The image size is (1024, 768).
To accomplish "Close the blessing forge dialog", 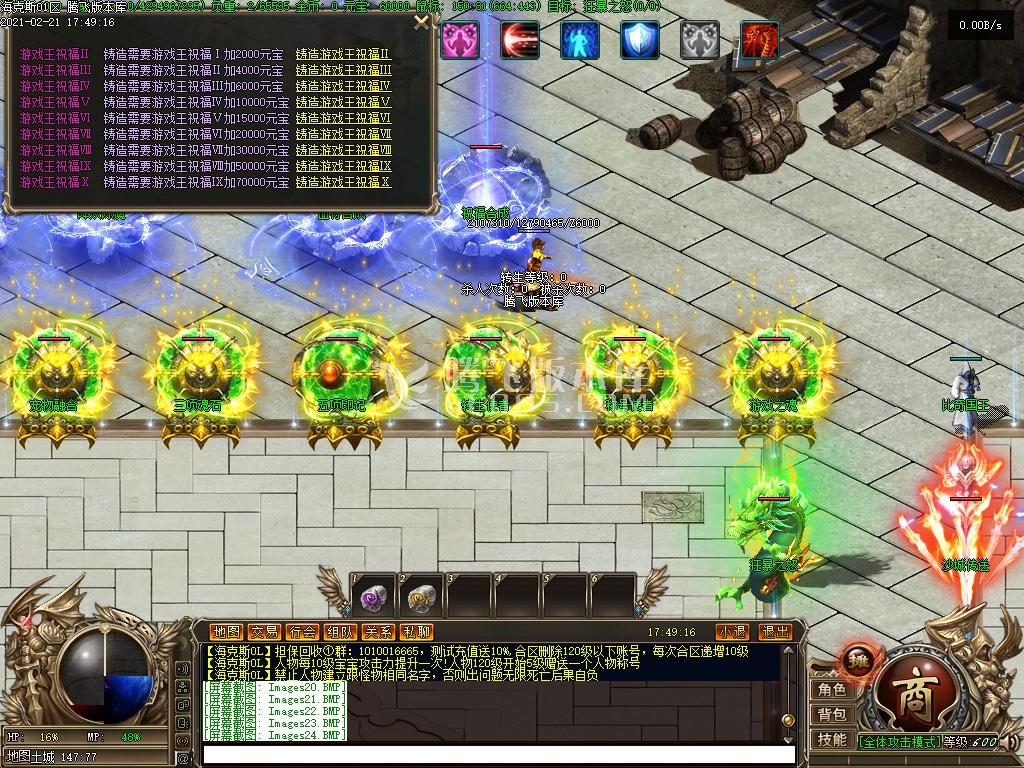I will click(422, 22).
